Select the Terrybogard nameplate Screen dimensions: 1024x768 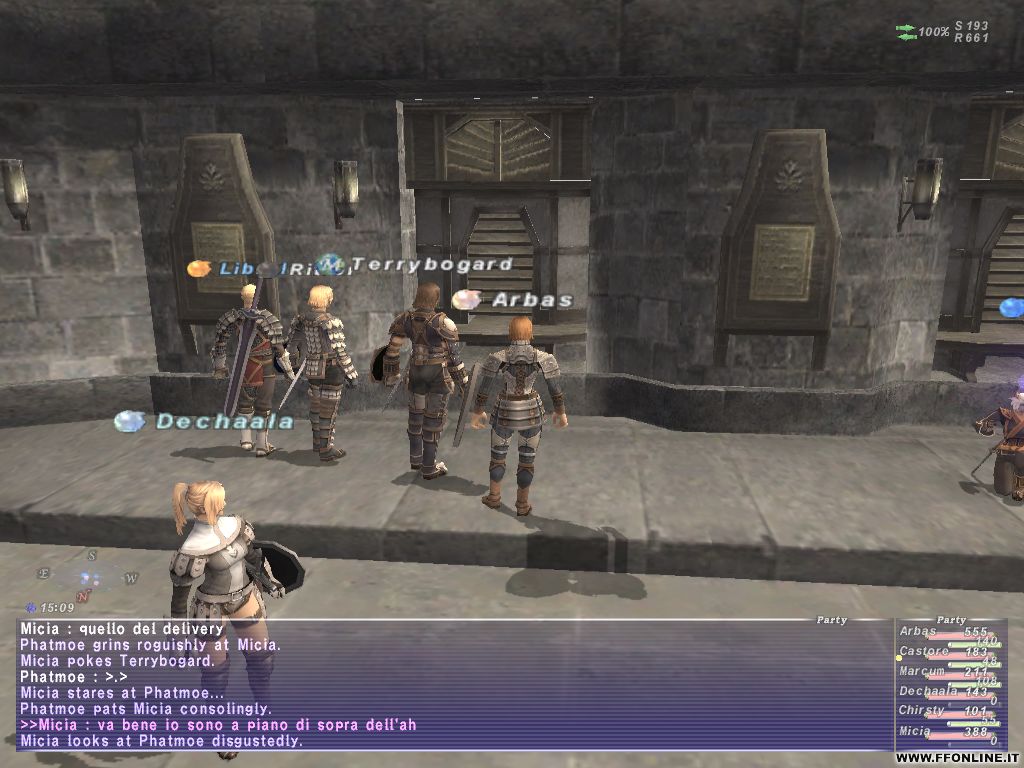click(432, 265)
